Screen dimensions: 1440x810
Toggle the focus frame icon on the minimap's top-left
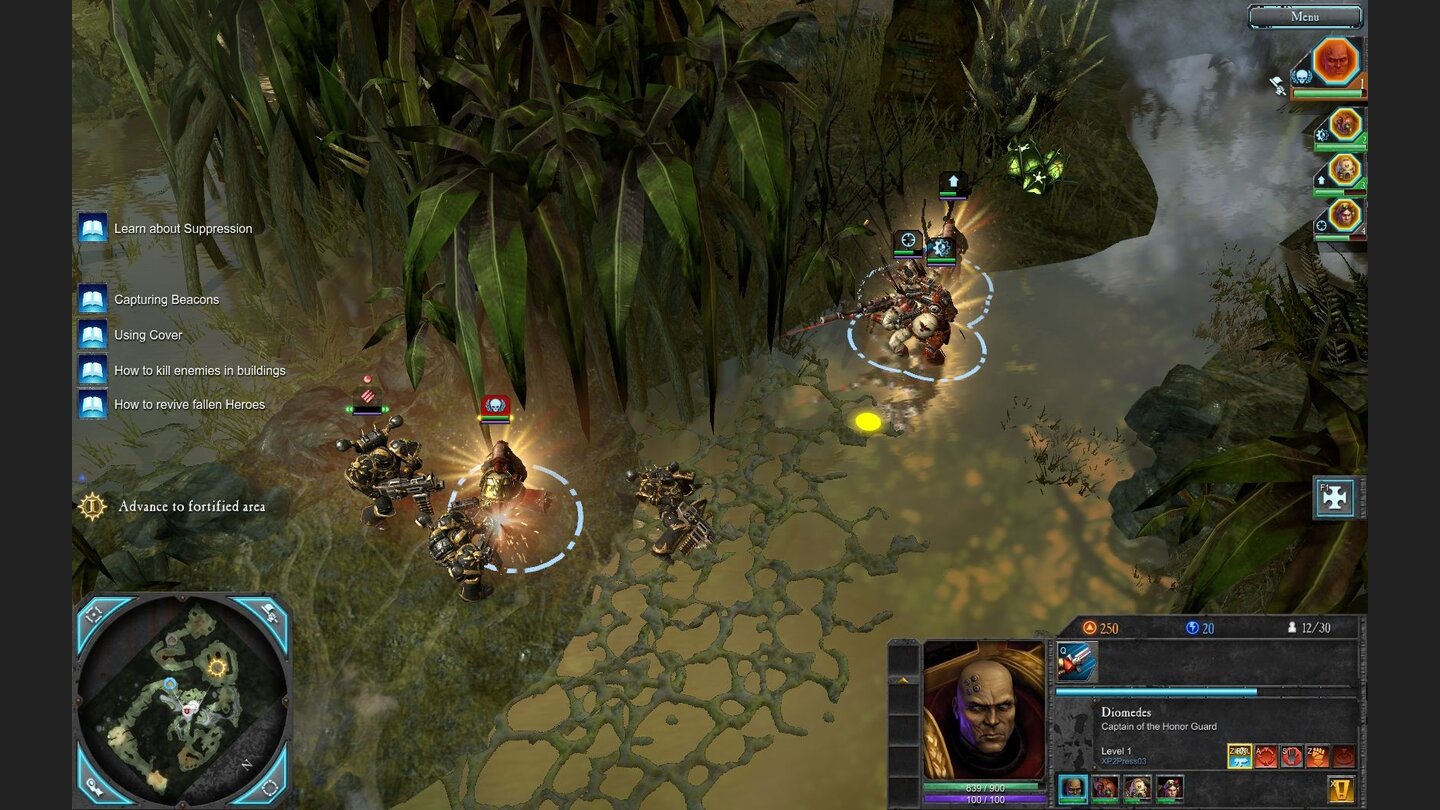93,612
